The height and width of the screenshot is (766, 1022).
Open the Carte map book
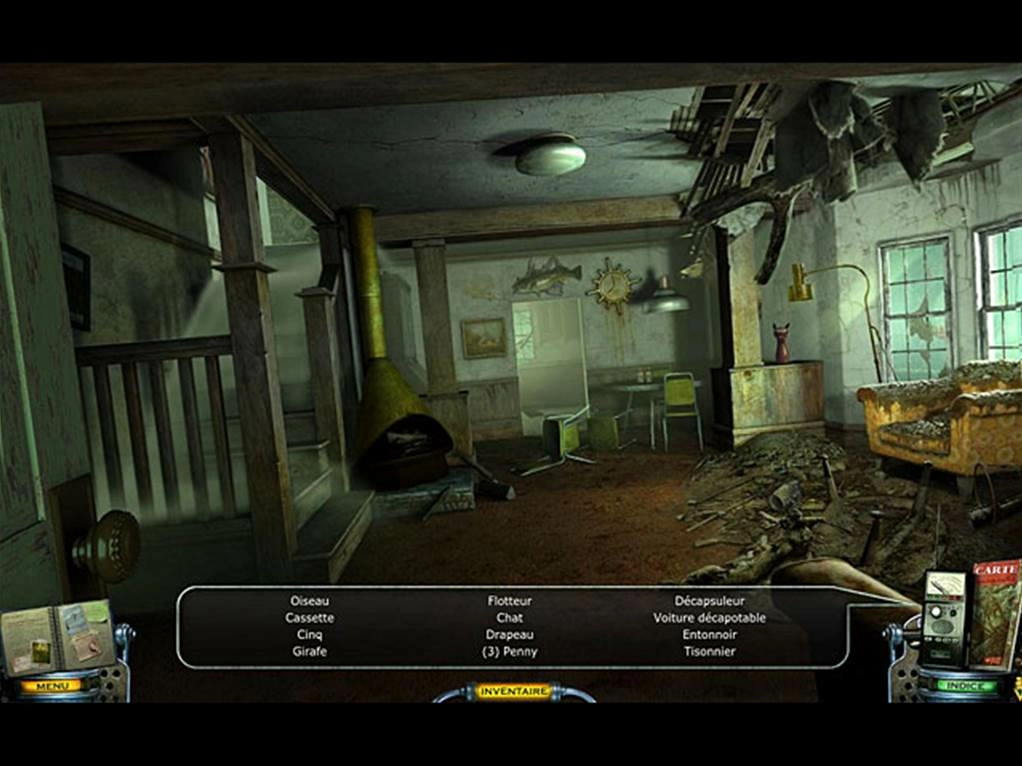coord(994,612)
